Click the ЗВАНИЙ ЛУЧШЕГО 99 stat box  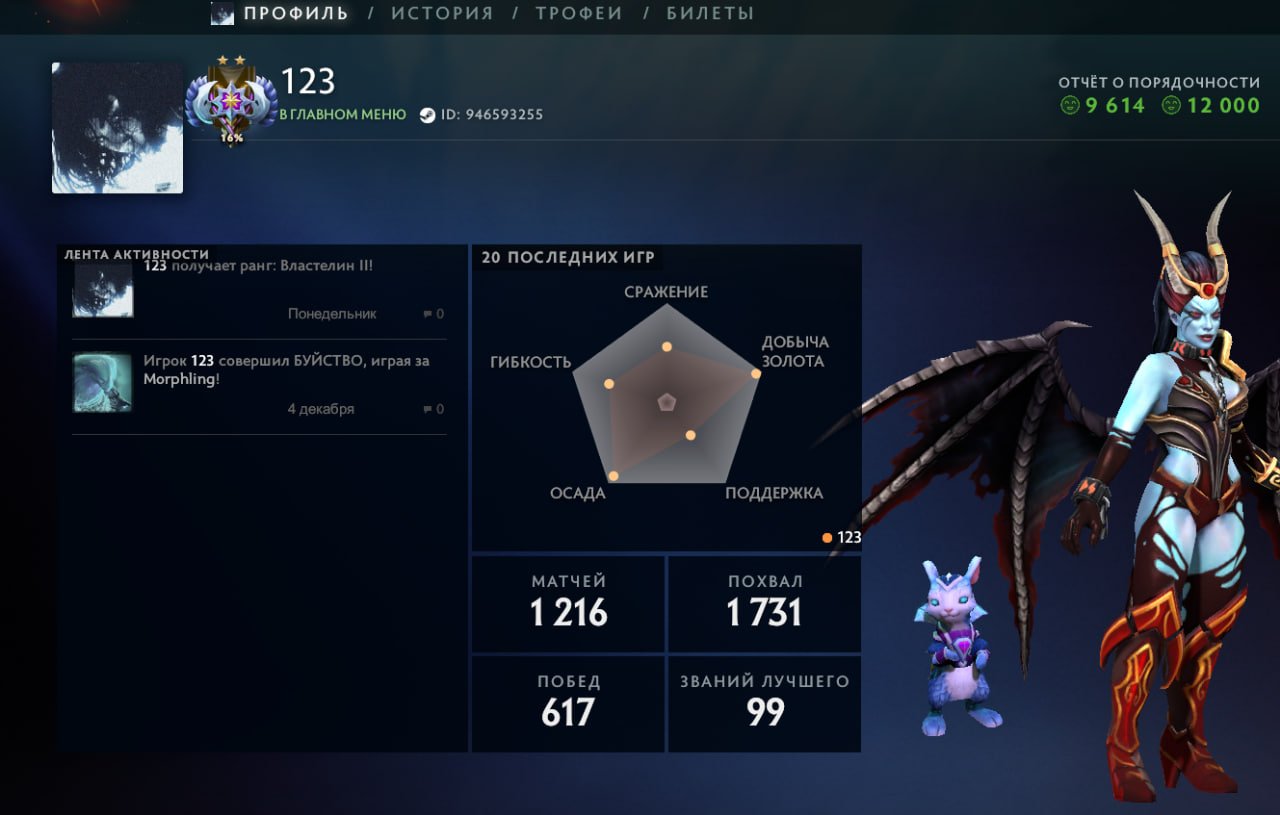pyautogui.click(x=763, y=702)
